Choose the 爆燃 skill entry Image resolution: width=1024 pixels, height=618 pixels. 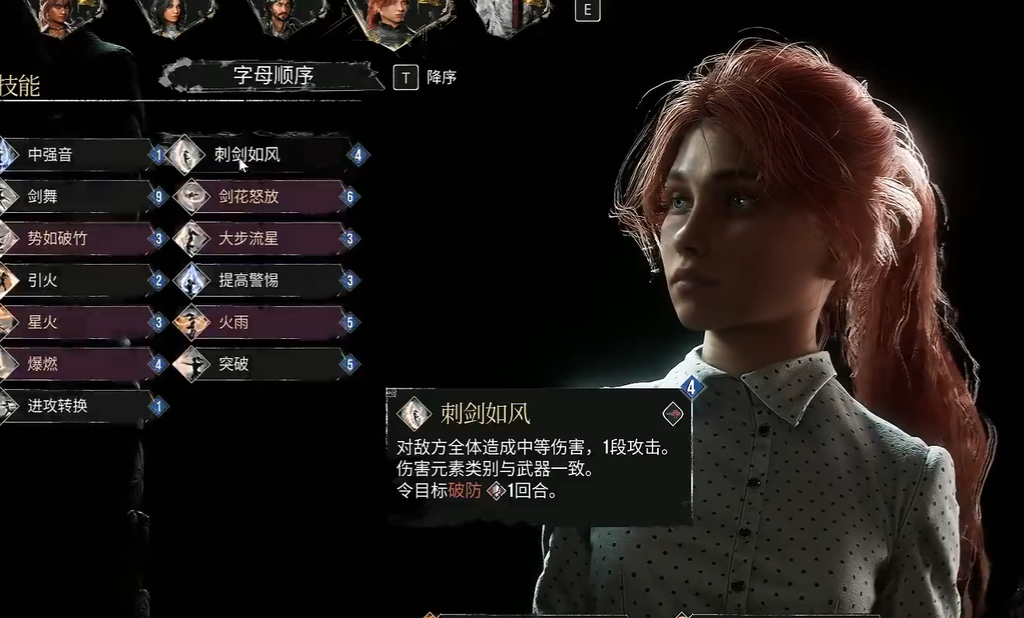(75, 364)
